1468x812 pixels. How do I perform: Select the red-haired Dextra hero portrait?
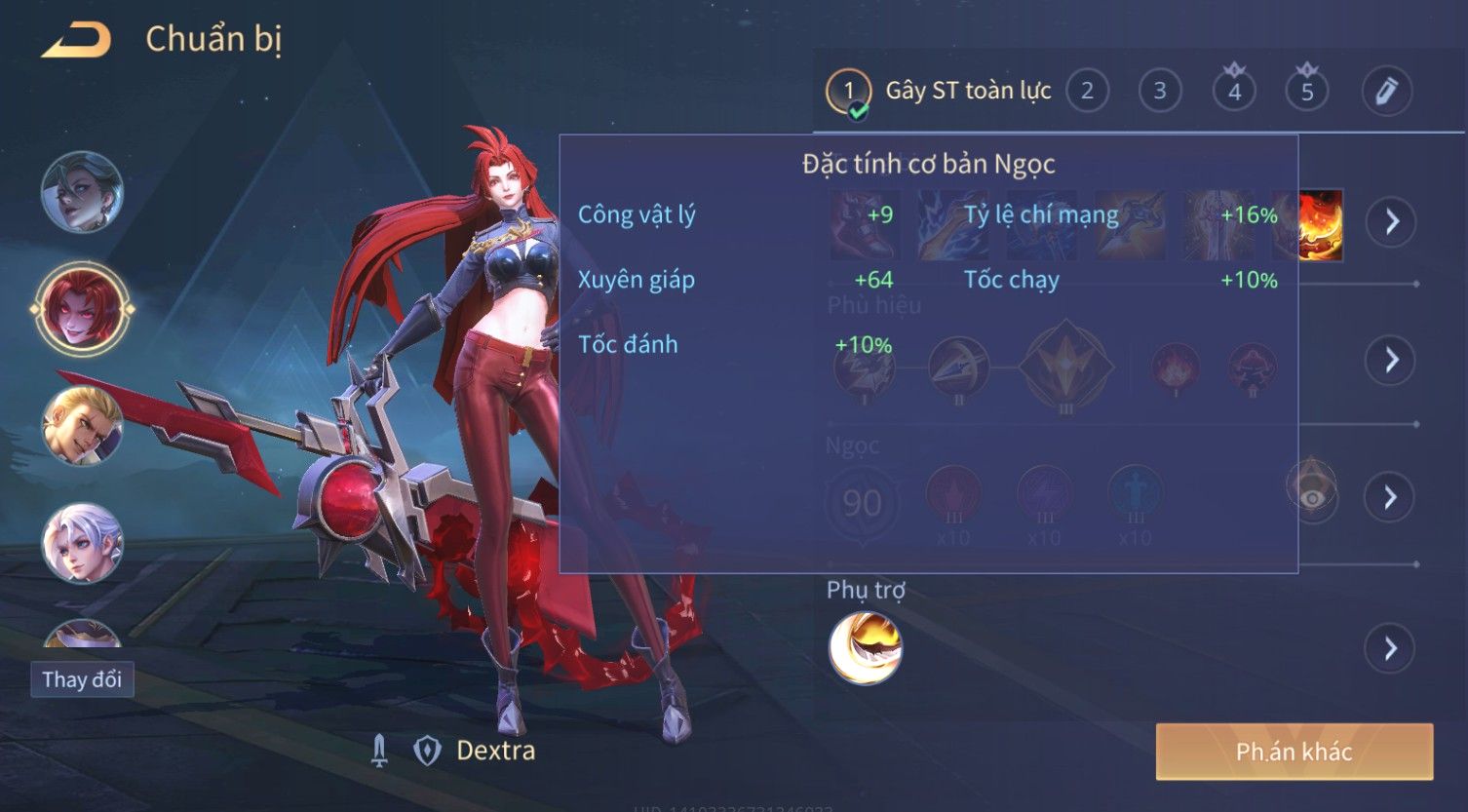(x=82, y=309)
